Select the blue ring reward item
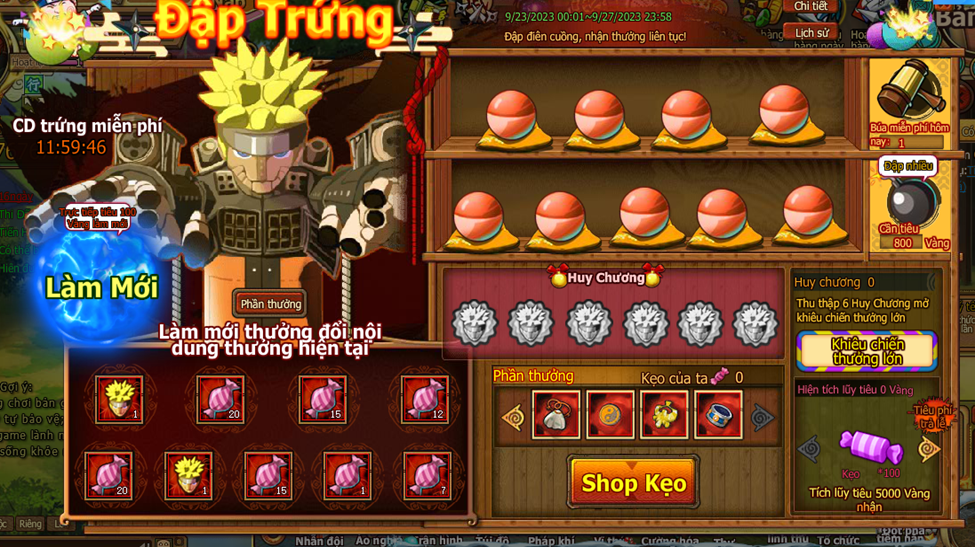The height and width of the screenshot is (547, 975). point(718,416)
